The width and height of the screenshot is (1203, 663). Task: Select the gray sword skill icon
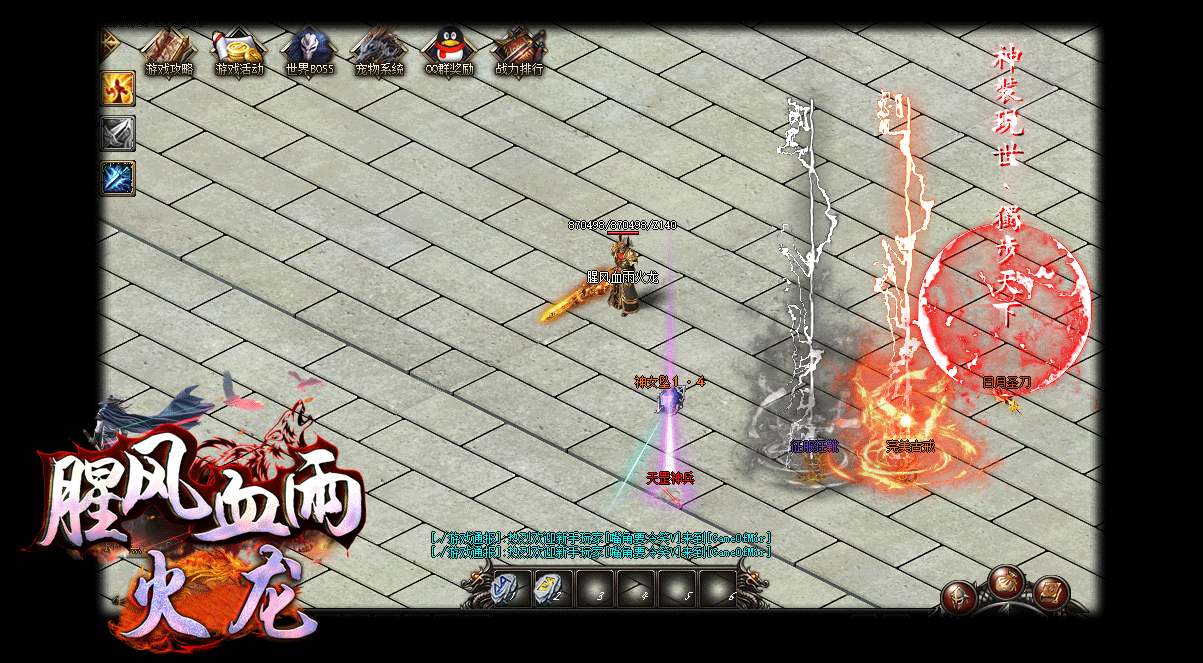(118, 134)
